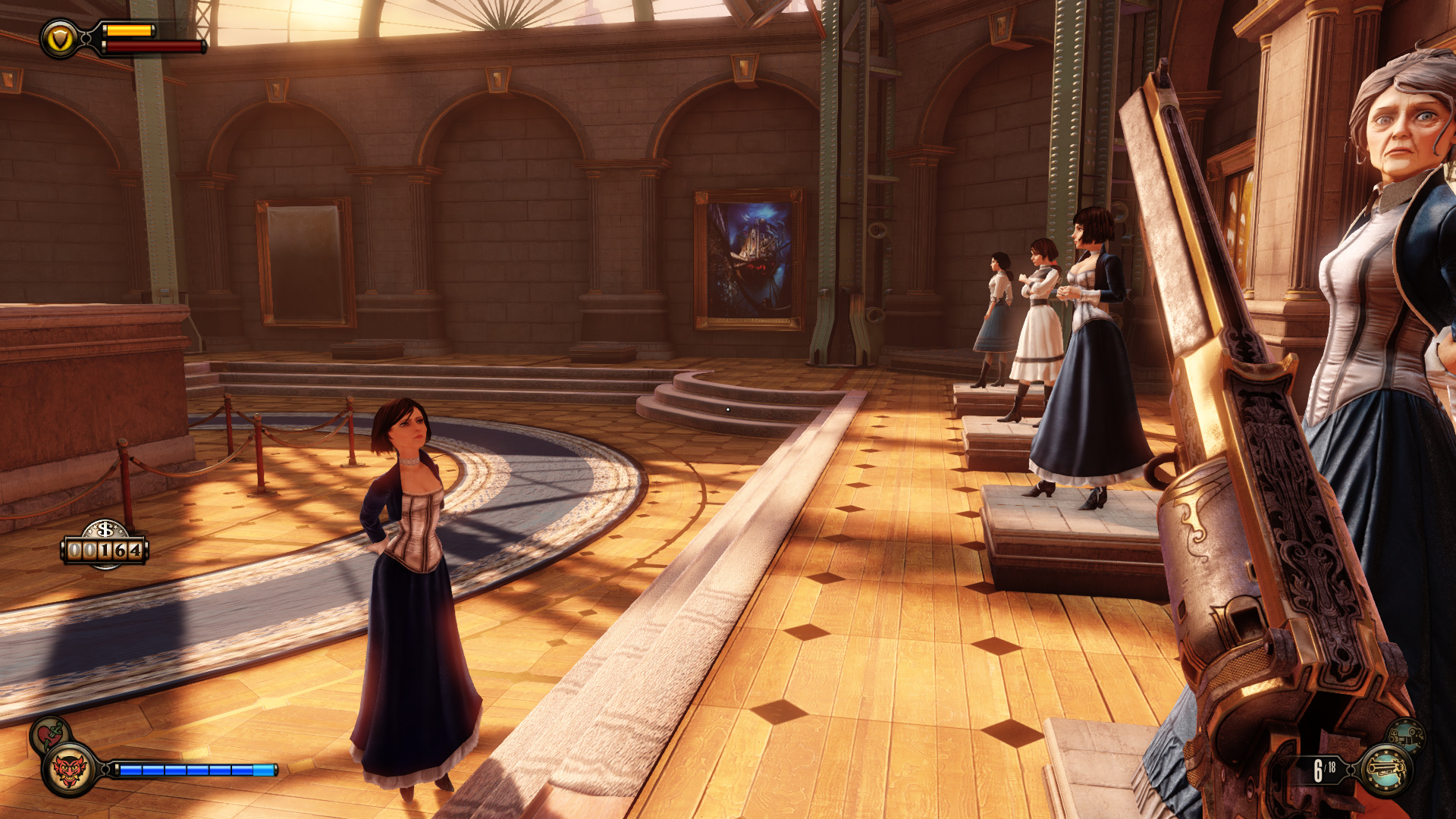1456x819 pixels.
Task: Switch to the Possession heart vigor icon
Action: point(49,734)
